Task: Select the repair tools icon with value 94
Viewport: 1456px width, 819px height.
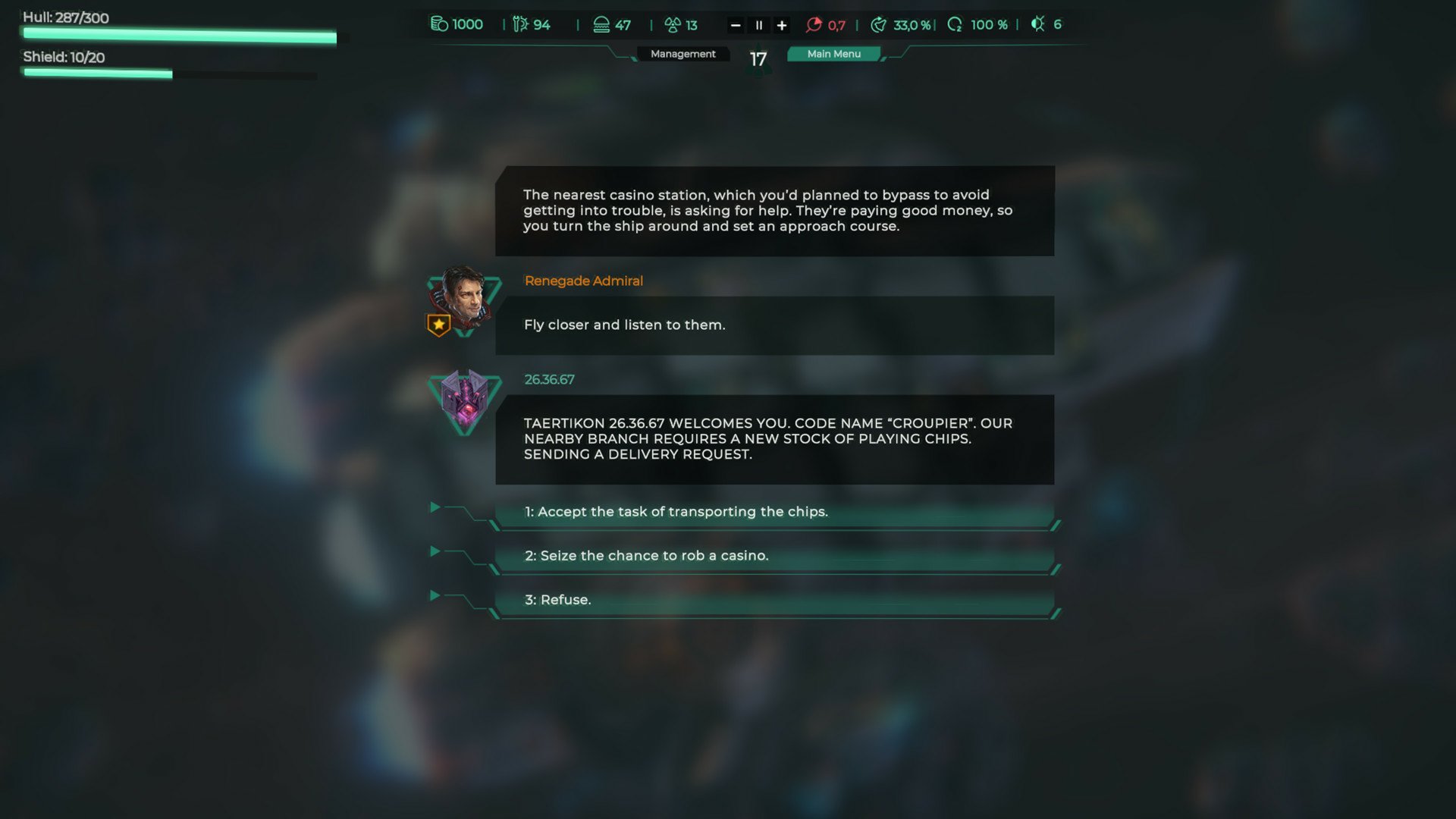Action: point(519,24)
